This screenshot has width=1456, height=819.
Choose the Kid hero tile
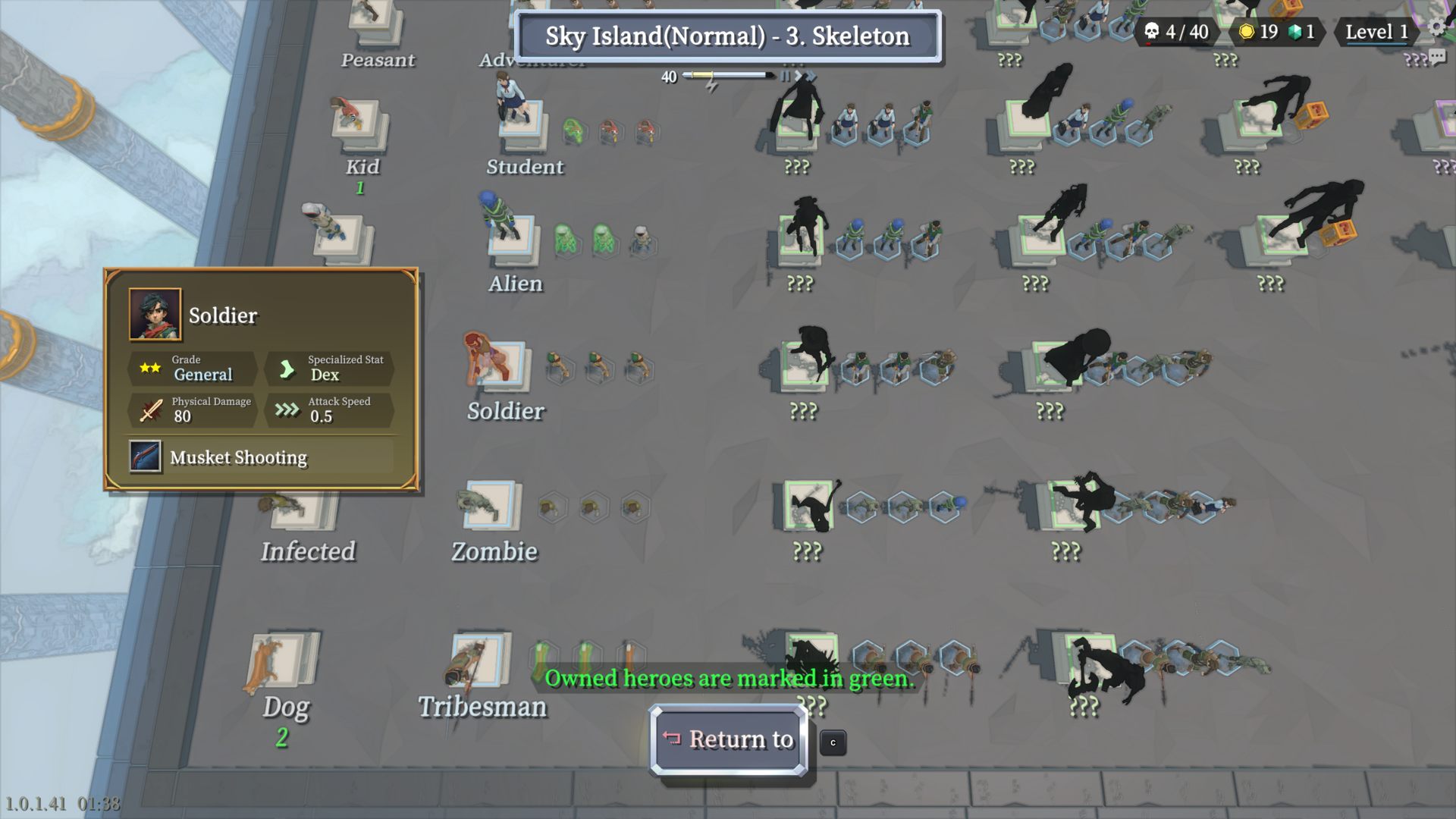pos(359,124)
